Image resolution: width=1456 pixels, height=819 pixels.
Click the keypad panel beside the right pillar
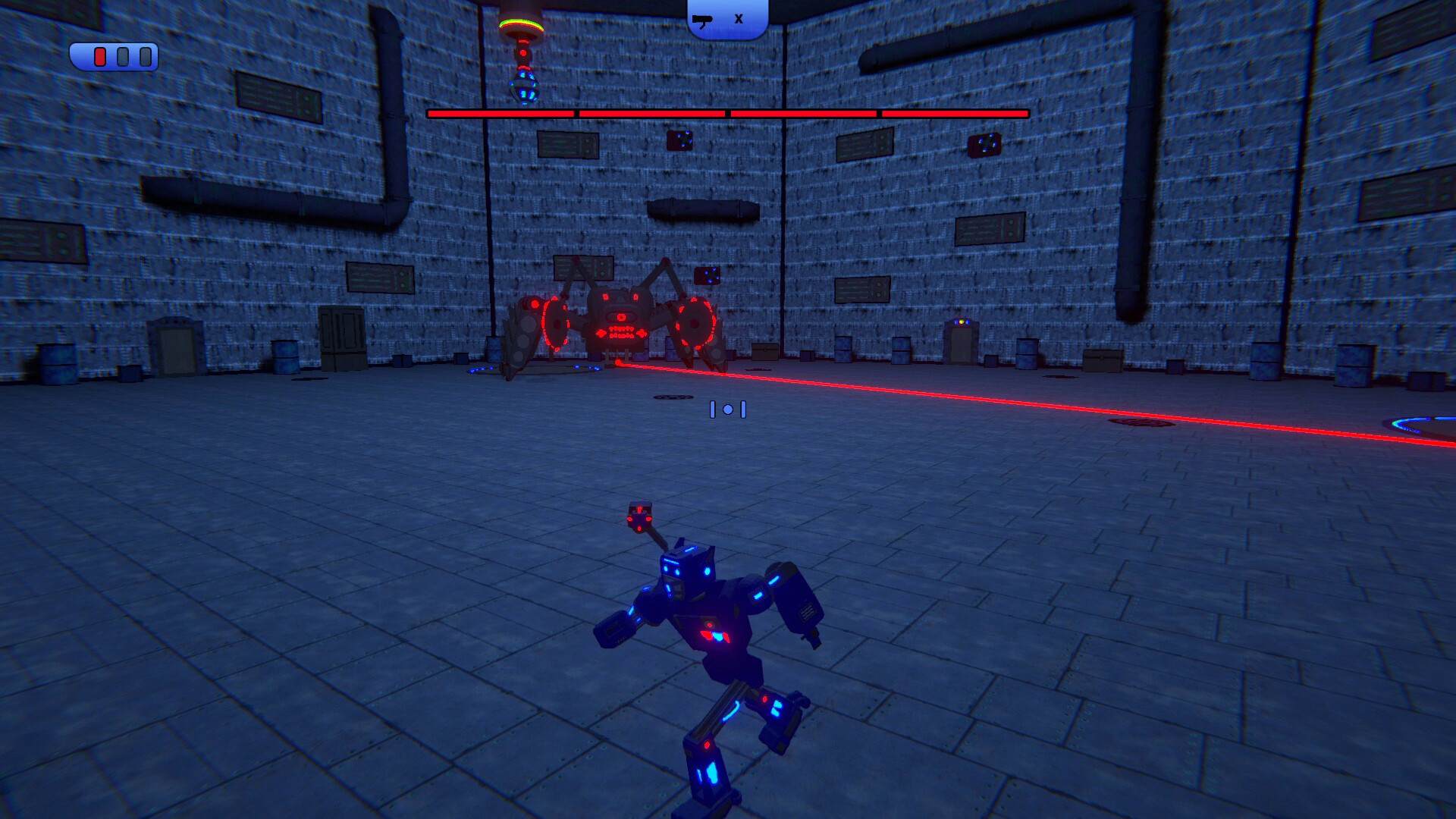tap(961, 325)
